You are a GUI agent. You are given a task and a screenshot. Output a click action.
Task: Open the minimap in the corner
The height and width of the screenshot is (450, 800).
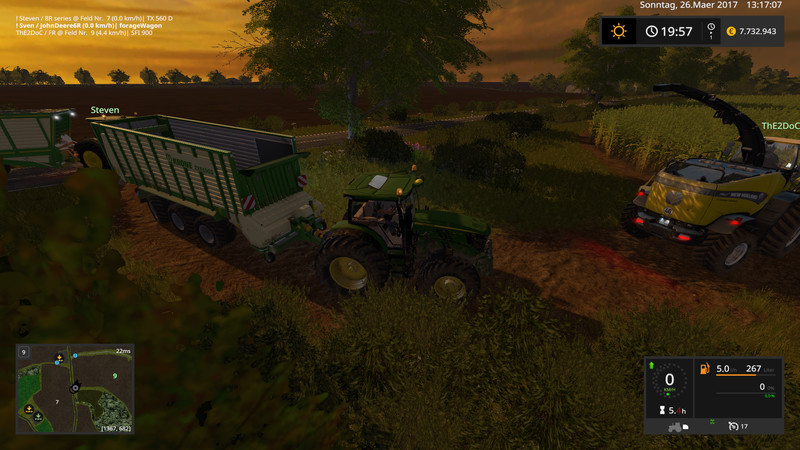tap(75, 390)
